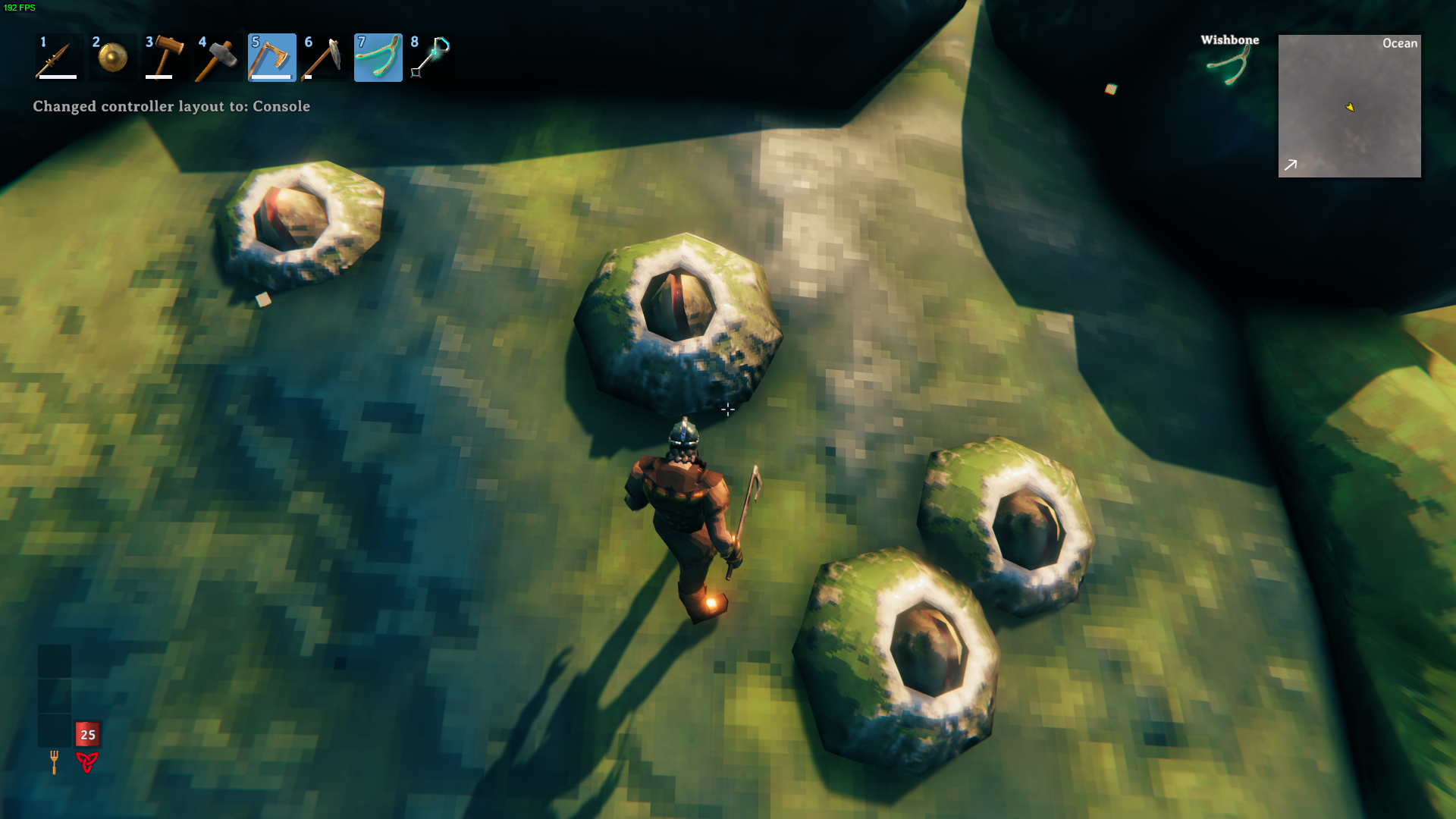
Task: Click the fork food indicator icon
Action: pos(54,761)
